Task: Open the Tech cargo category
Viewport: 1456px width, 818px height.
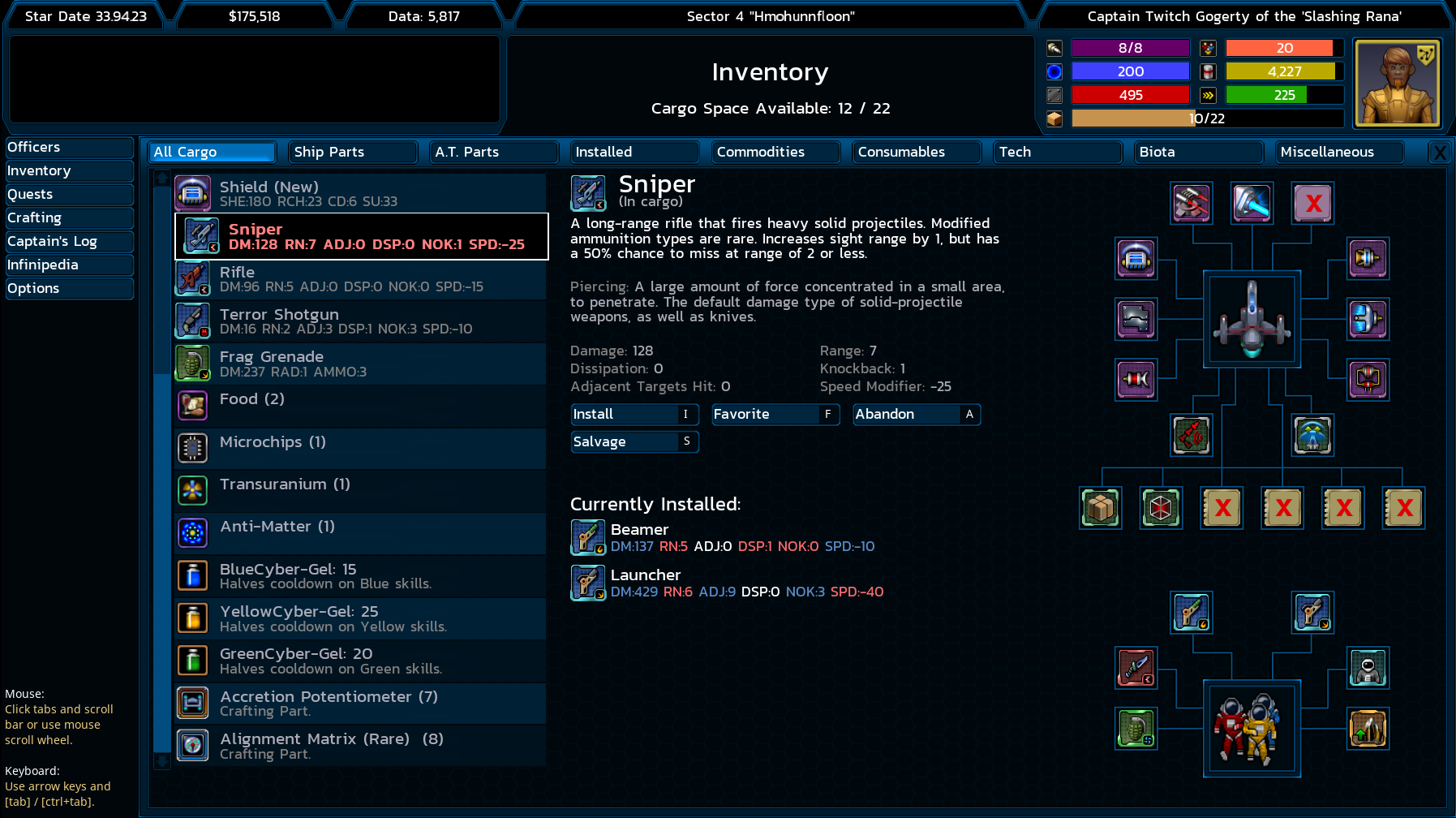Action: click(1057, 152)
